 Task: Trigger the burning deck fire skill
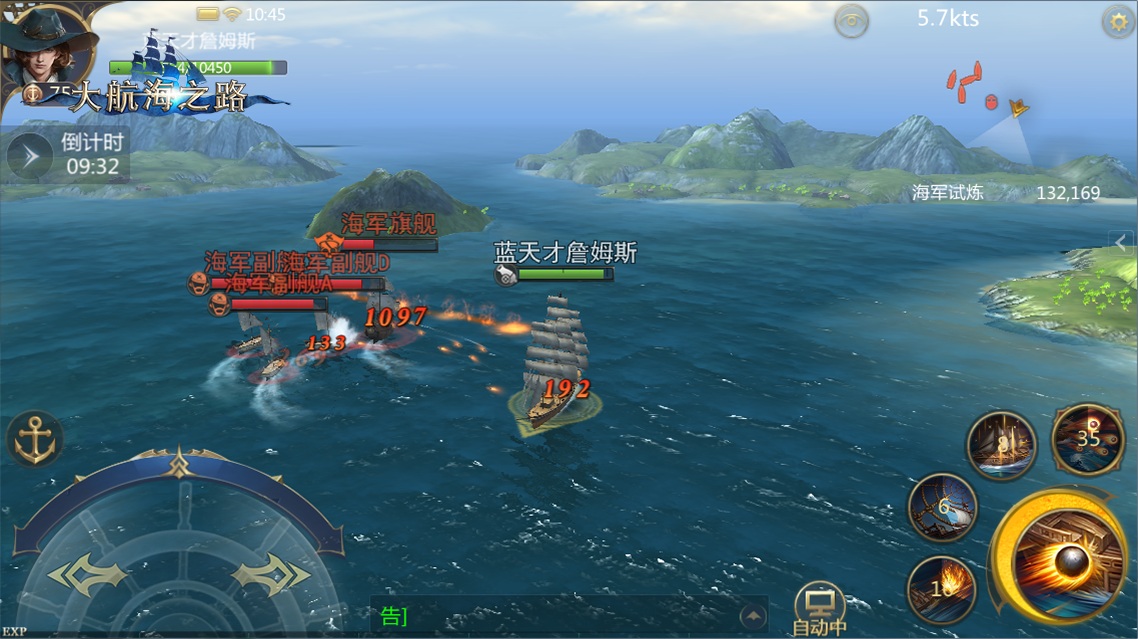pos(942,589)
